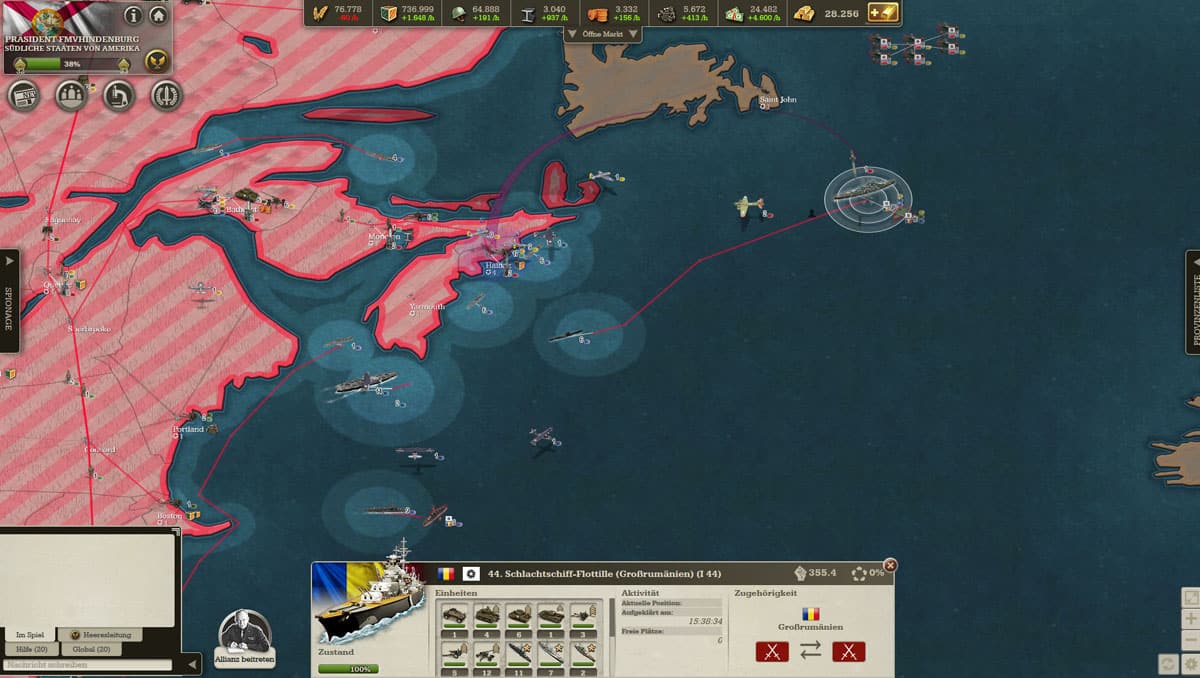Expand the Spionage side panel
This screenshot has height=678, width=1200.
tap(9, 300)
